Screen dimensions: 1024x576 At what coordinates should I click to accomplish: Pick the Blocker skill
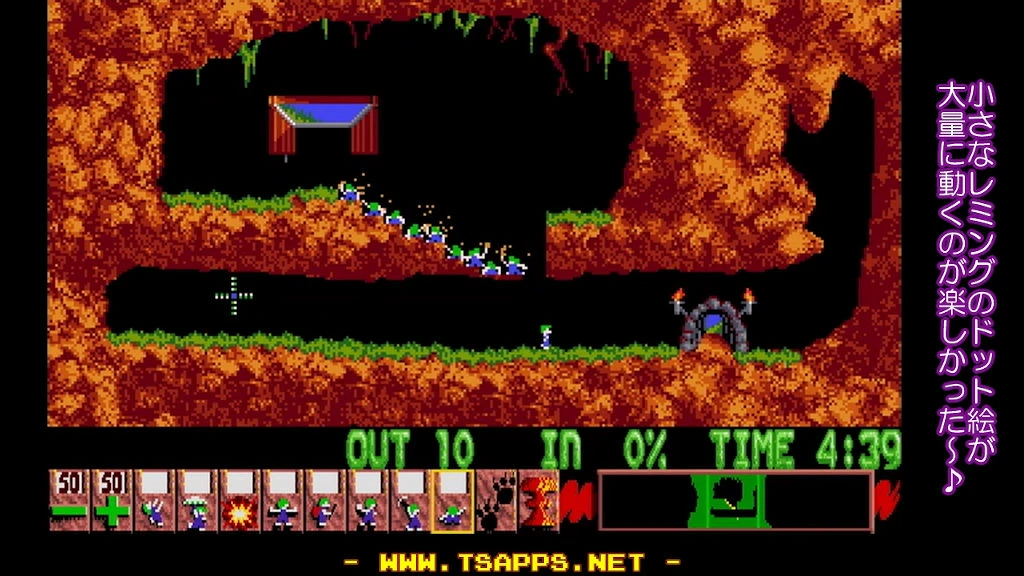point(283,501)
